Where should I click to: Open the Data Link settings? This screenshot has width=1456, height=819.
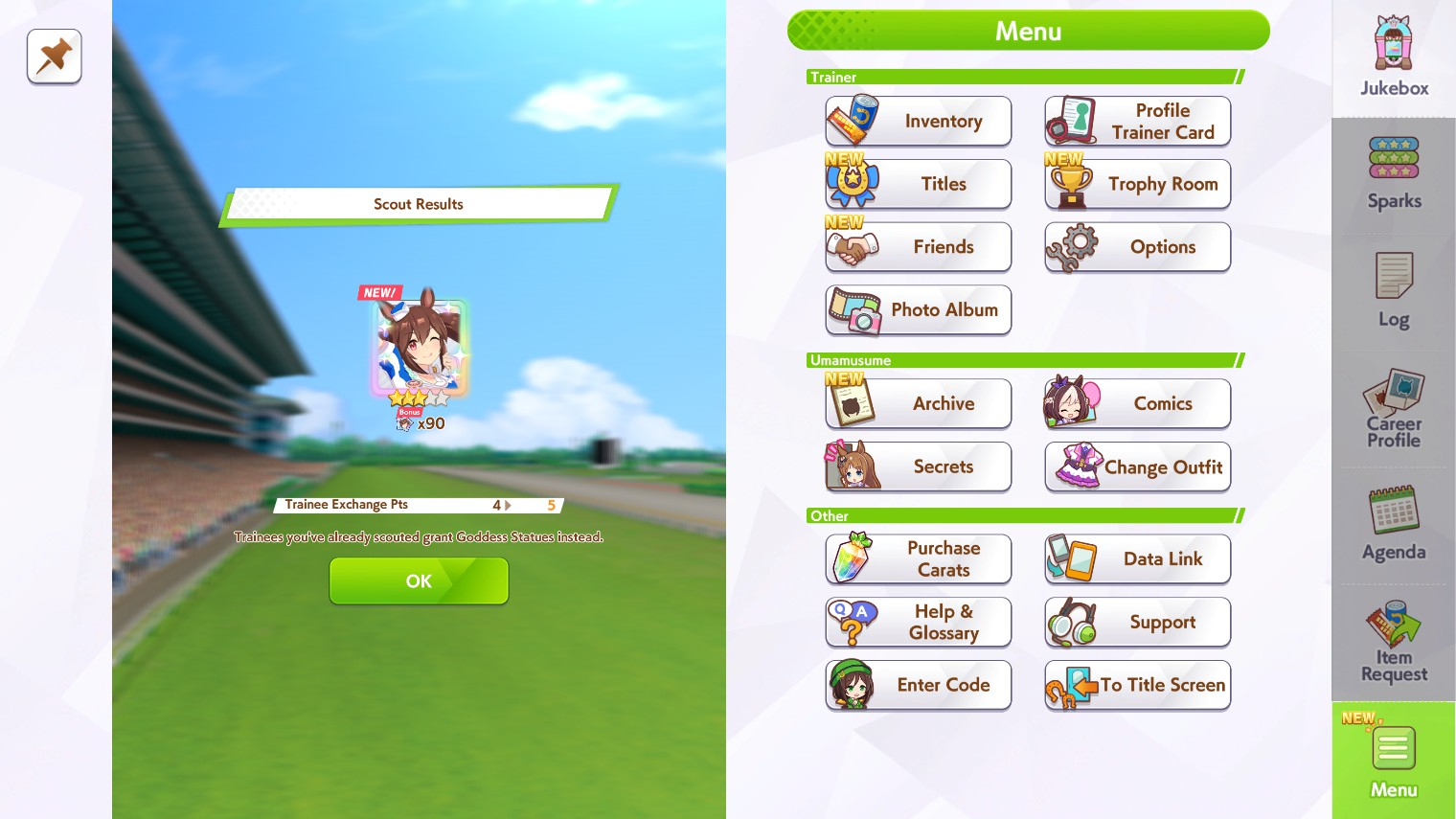coord(1137,558)
